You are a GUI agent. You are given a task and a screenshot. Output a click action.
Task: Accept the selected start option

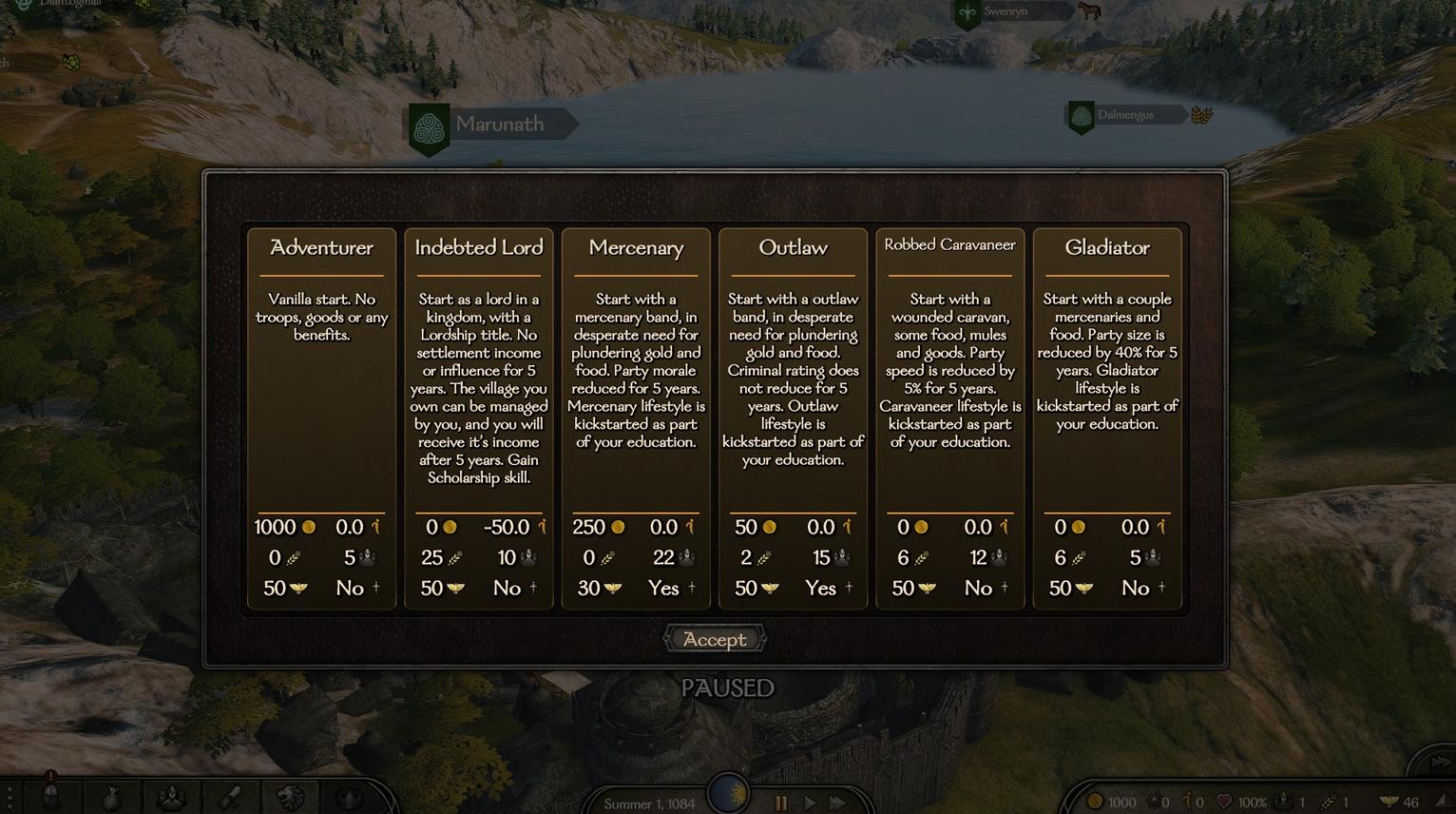click(715, 640)
